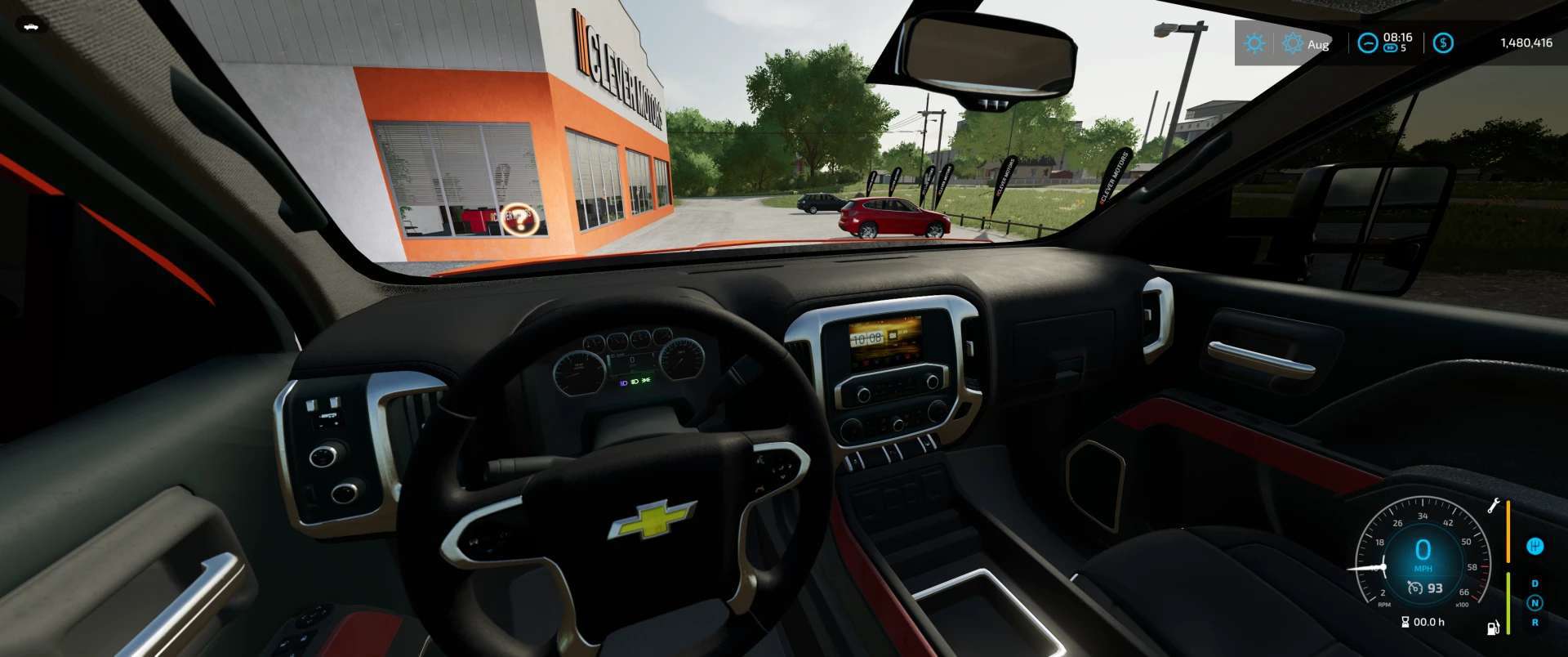
Task: Click the blue gear shifter transmission icon
Action: click(1535, 546)
